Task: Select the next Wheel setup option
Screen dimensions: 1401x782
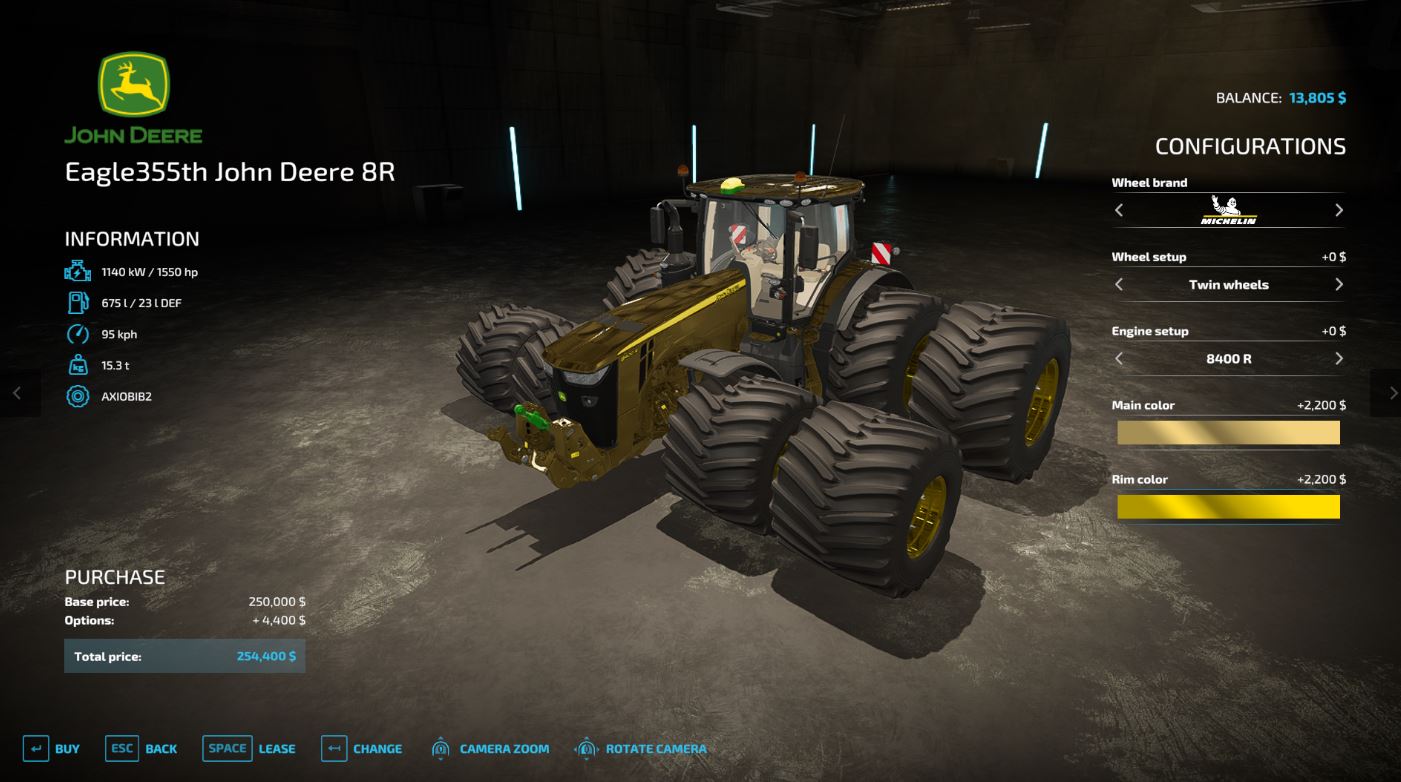Action: [x=1338, y=285]
